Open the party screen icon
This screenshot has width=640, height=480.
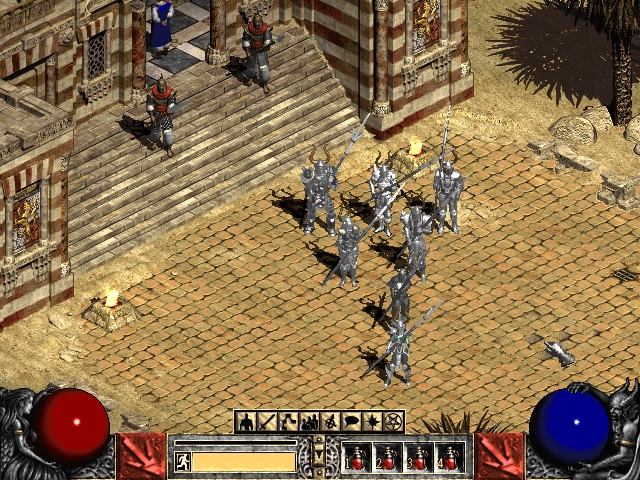309,422
